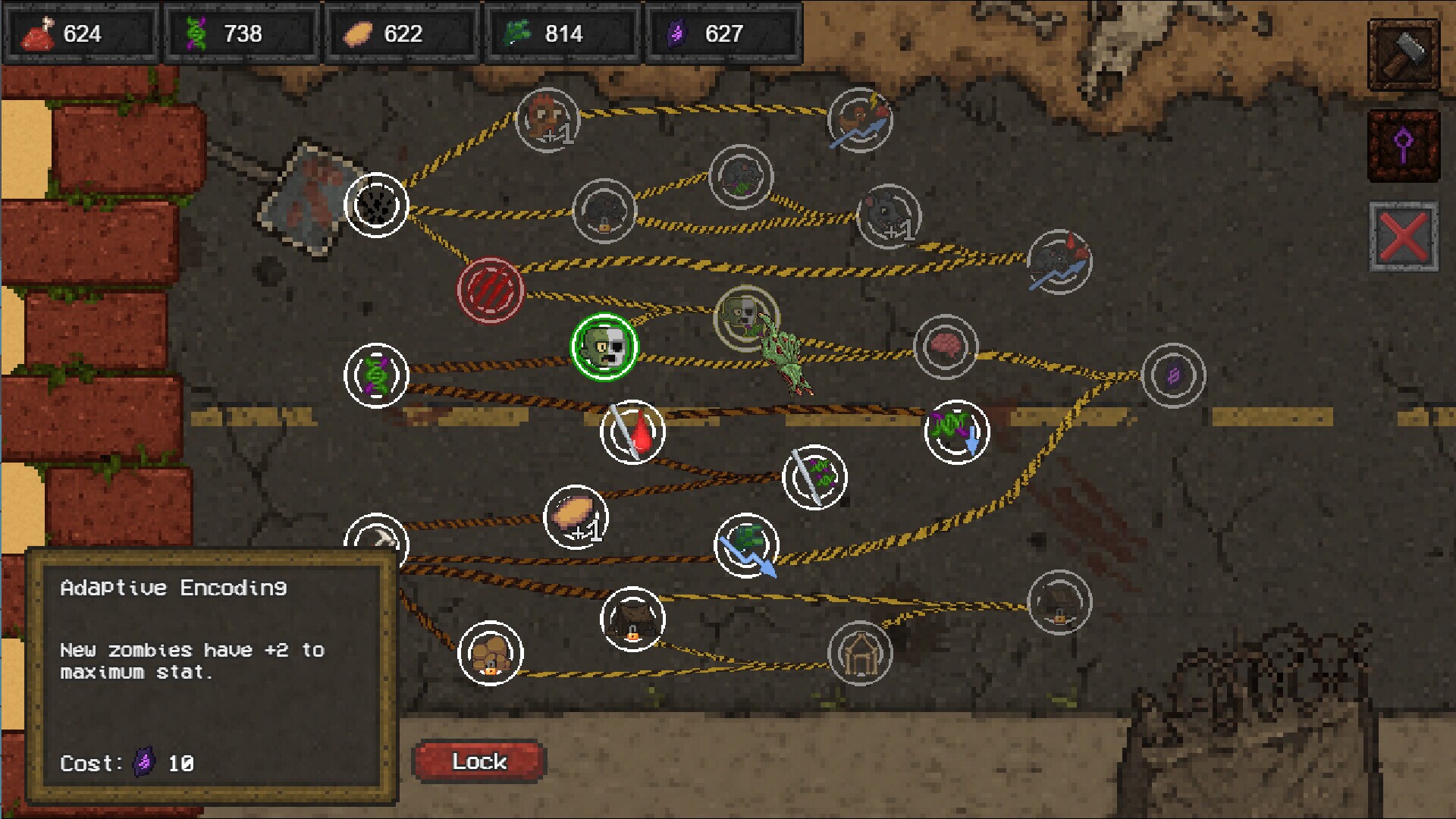The image size is (1456, 819).
Task: Select the green herb with blue arrow node
Action: (x=747, y=545)
